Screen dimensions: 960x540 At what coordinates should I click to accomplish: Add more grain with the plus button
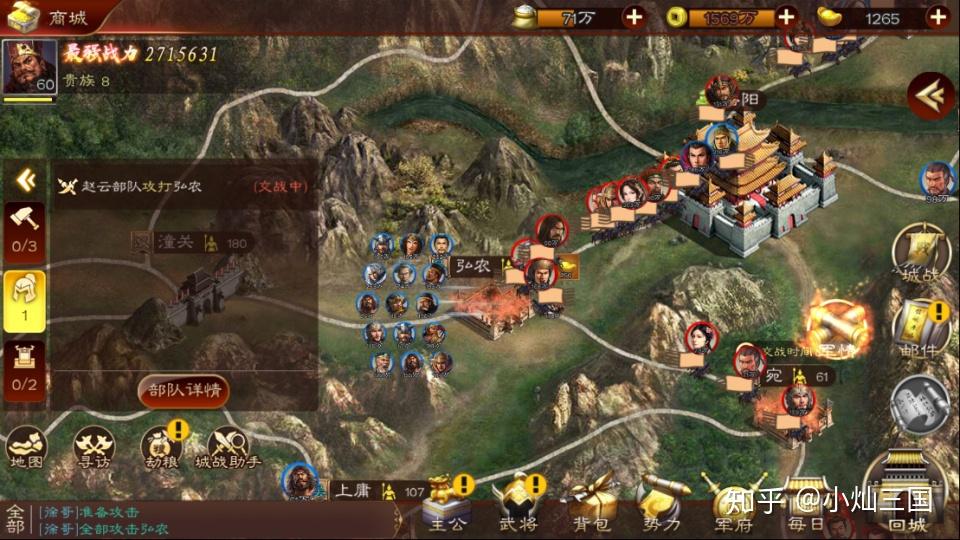coord(634,16)
